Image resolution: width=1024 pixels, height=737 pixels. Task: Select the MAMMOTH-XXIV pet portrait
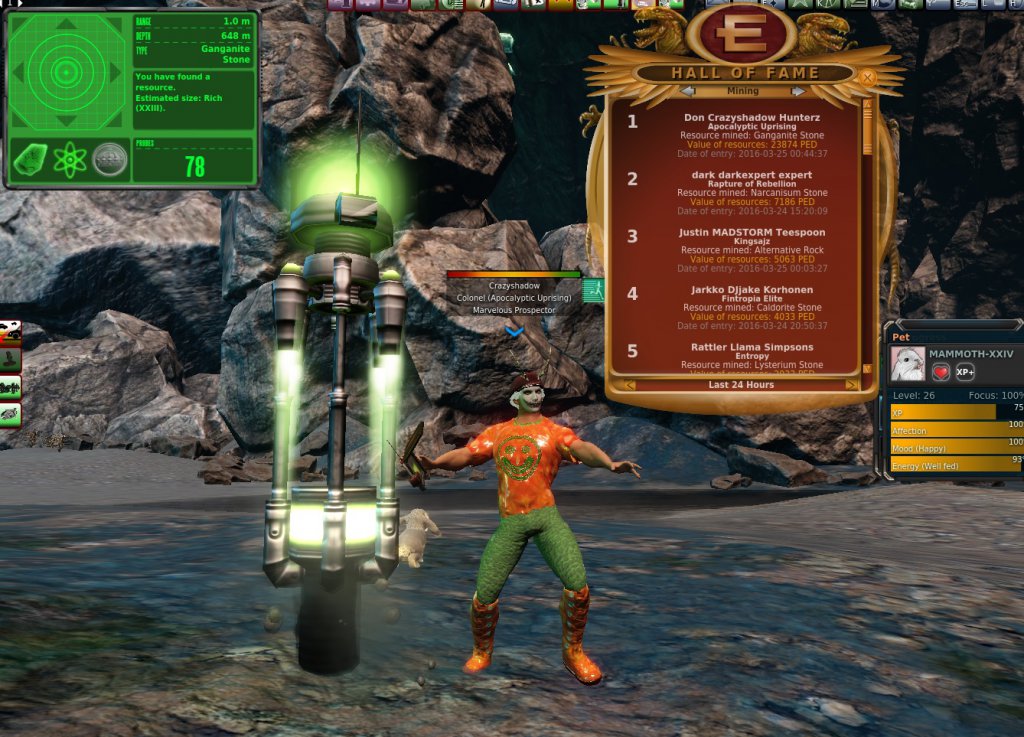908,363
